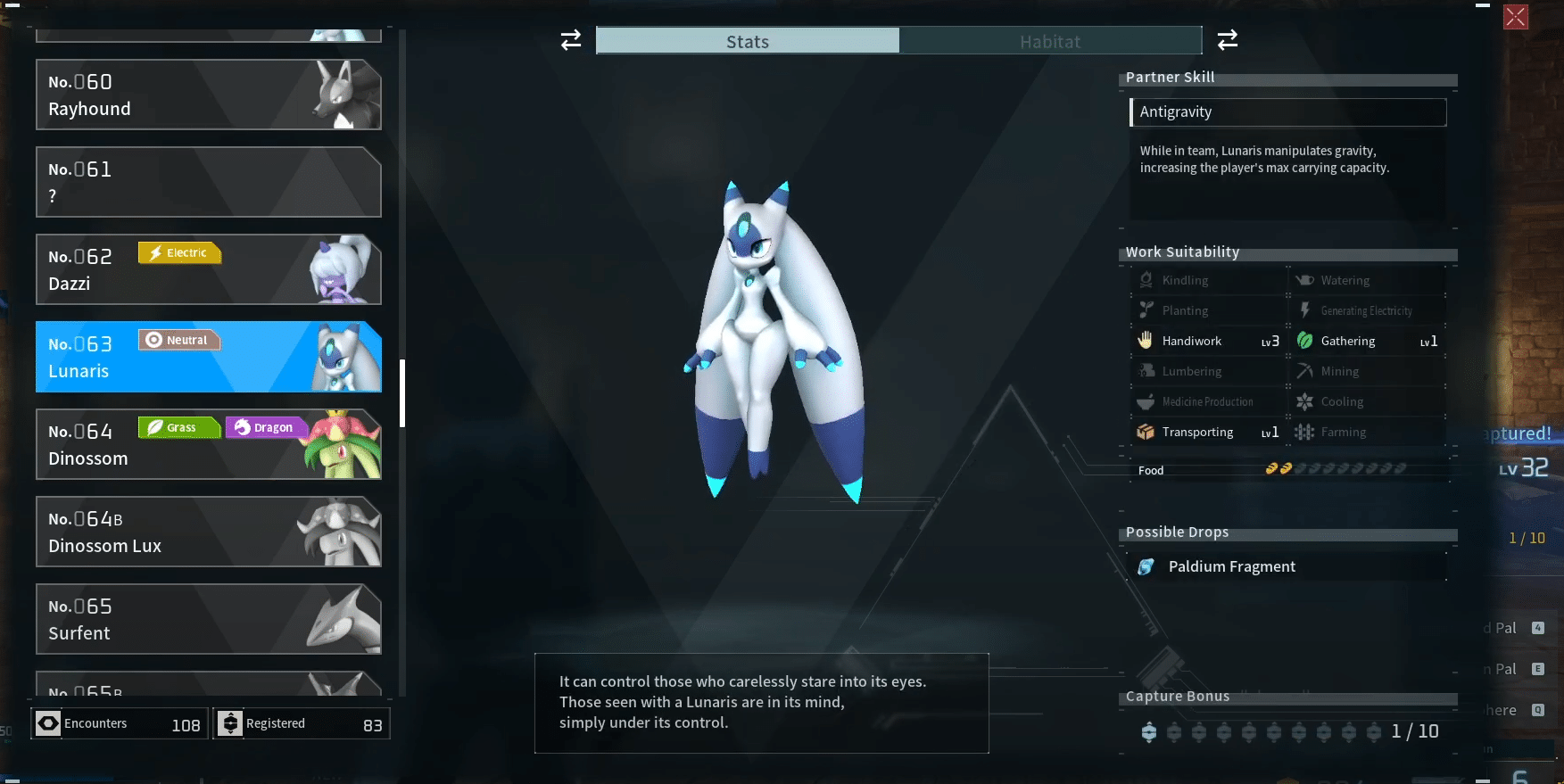Select the Kindling work suitability icon
1564x784 pixels.
1146,279
